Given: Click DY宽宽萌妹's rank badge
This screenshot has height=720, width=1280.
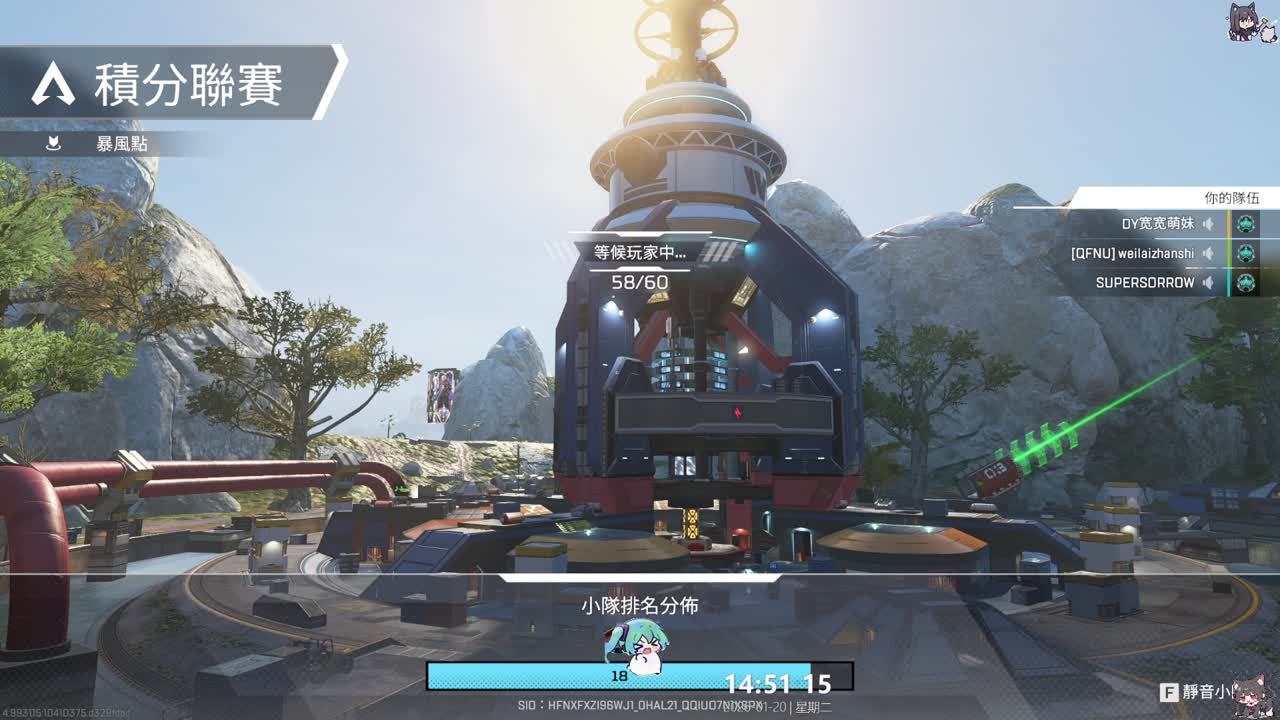Looking at the screenshot, I should coord(1245,225).
